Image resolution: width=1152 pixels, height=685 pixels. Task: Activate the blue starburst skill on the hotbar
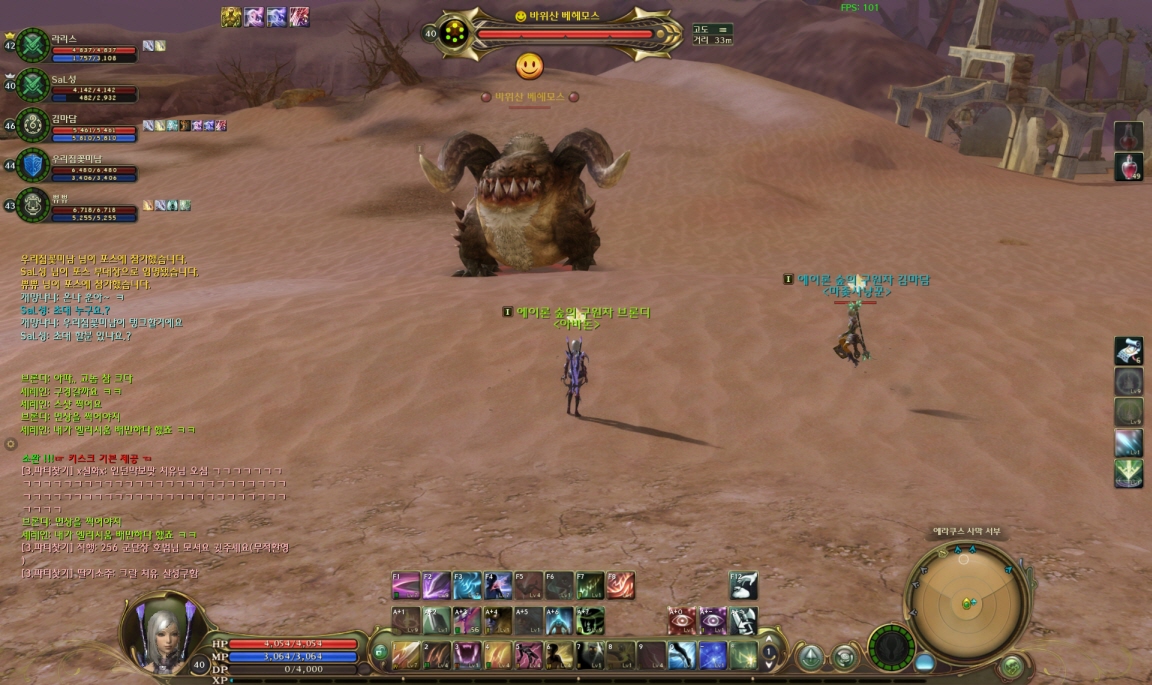[x=712, y=656]
